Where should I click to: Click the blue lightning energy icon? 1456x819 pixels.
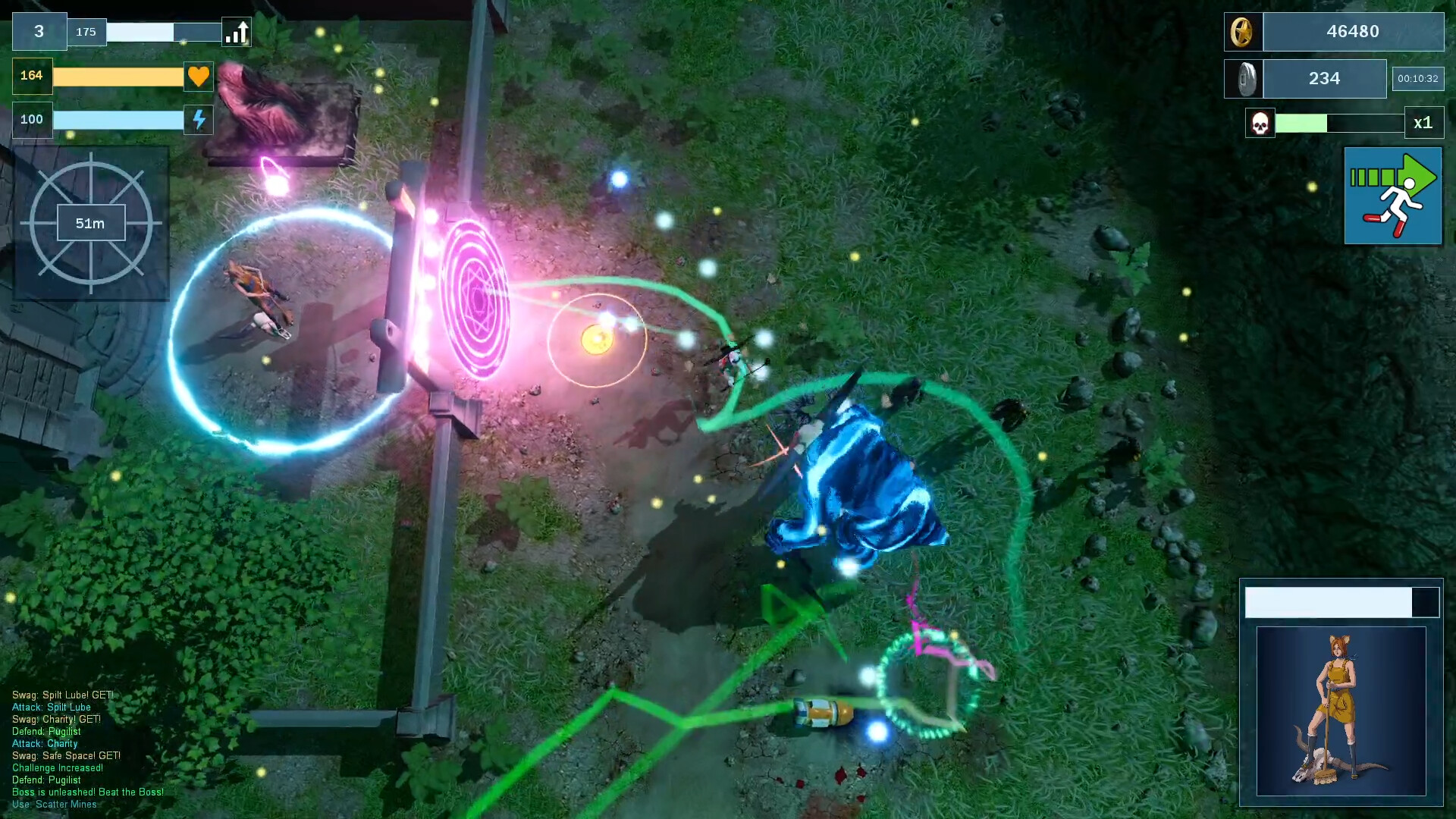tap(198, 119)
